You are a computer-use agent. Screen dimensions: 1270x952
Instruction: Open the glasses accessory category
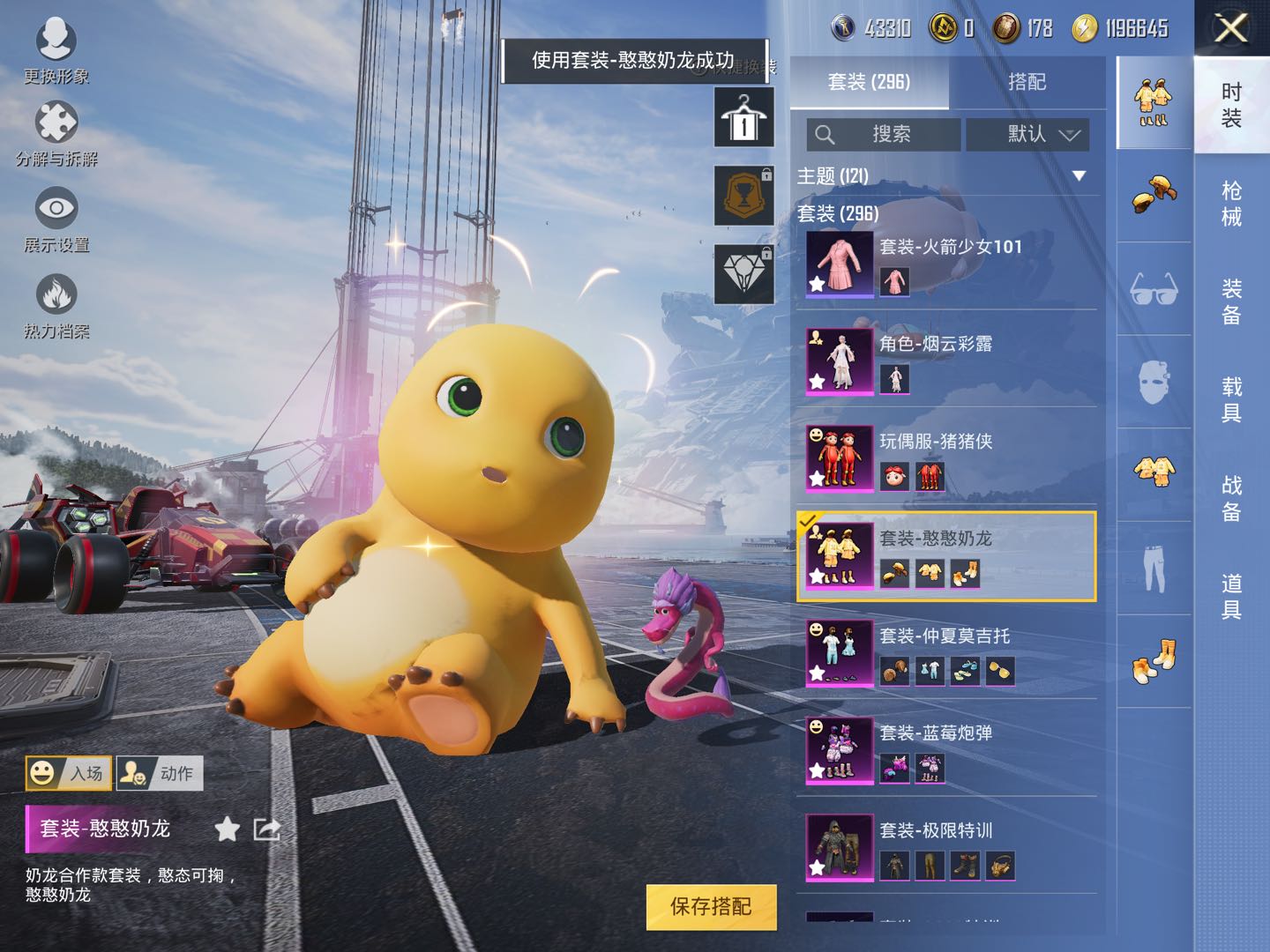(x=1154, y=288)
